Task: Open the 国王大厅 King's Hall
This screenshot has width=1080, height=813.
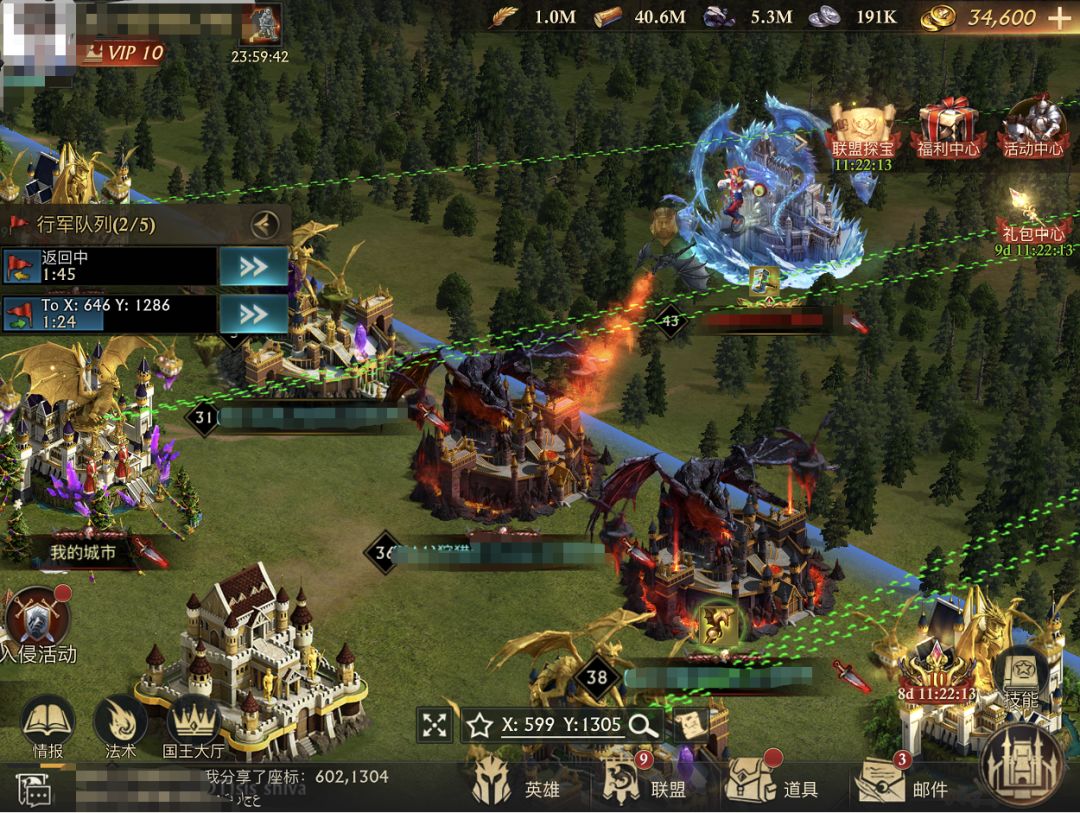Action: coord(192,724)
